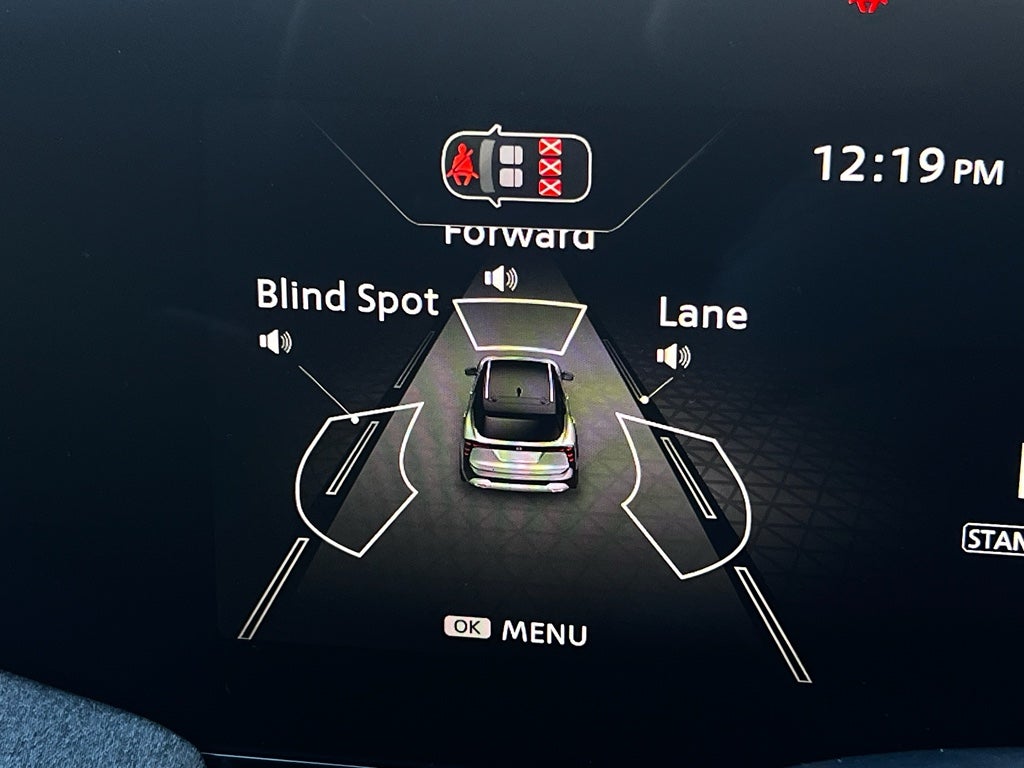The image size is (1024, 768).
Task: Click the seatbelt status indicator
Action: pos(516,166)
